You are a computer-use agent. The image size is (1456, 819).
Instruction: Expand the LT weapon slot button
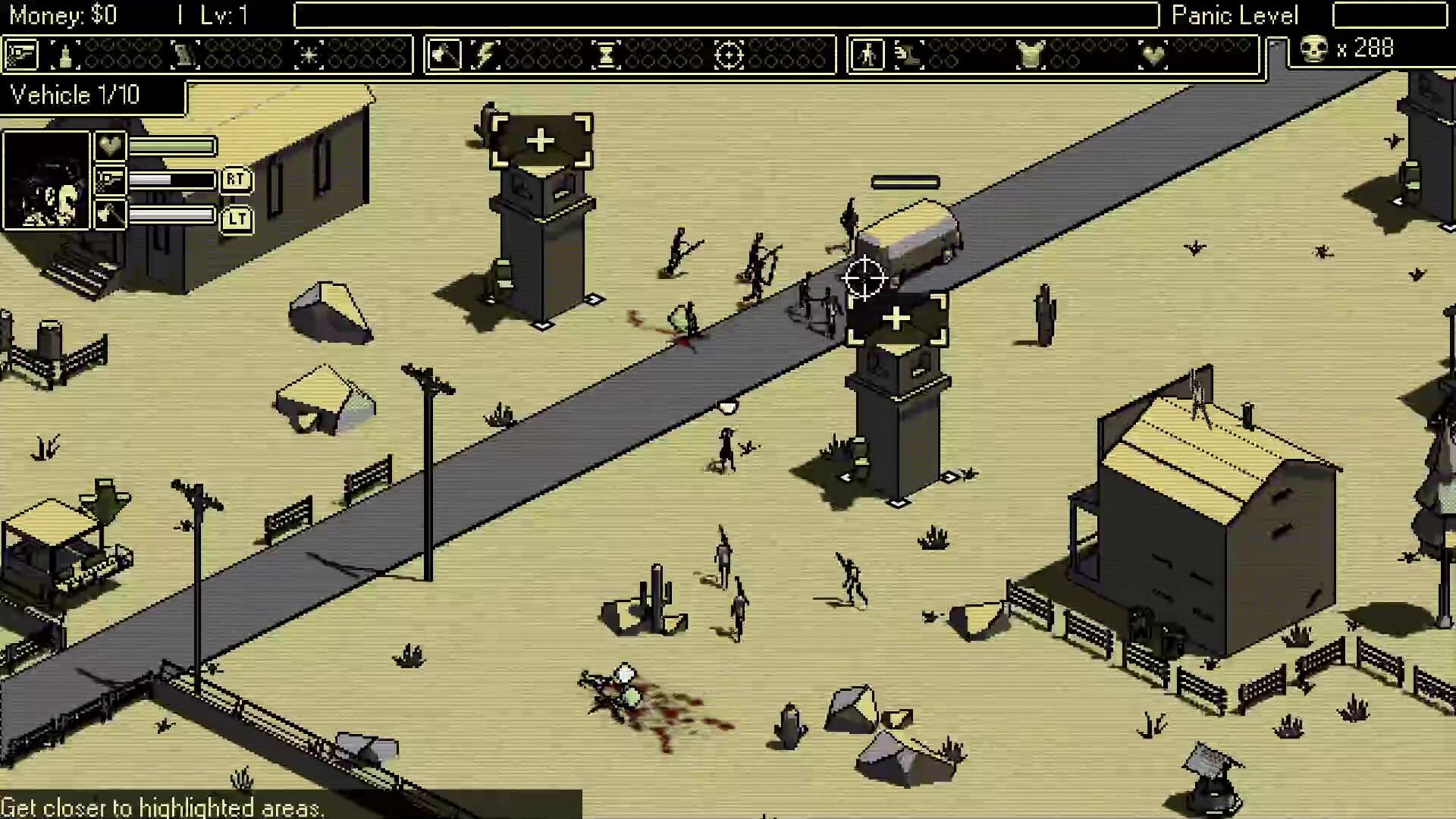[x=237, y=218]
